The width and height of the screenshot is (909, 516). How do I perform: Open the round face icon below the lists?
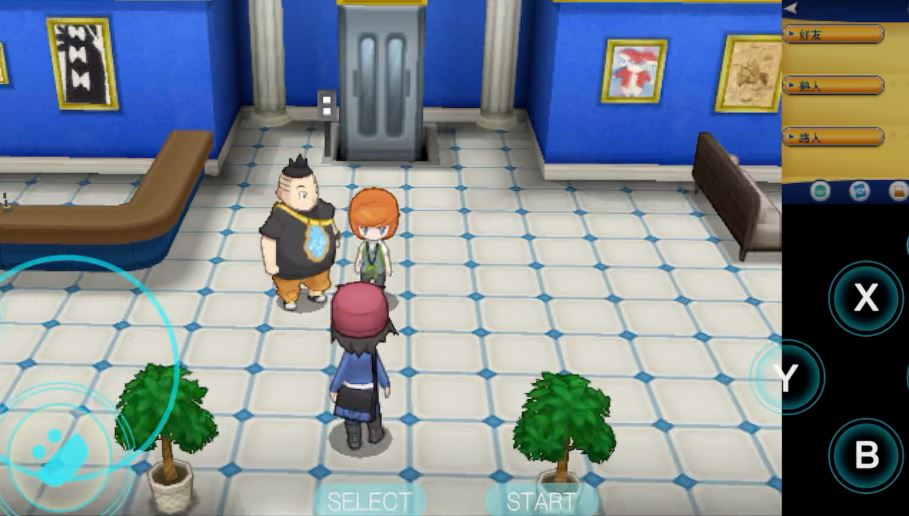[x=820, y=190]
